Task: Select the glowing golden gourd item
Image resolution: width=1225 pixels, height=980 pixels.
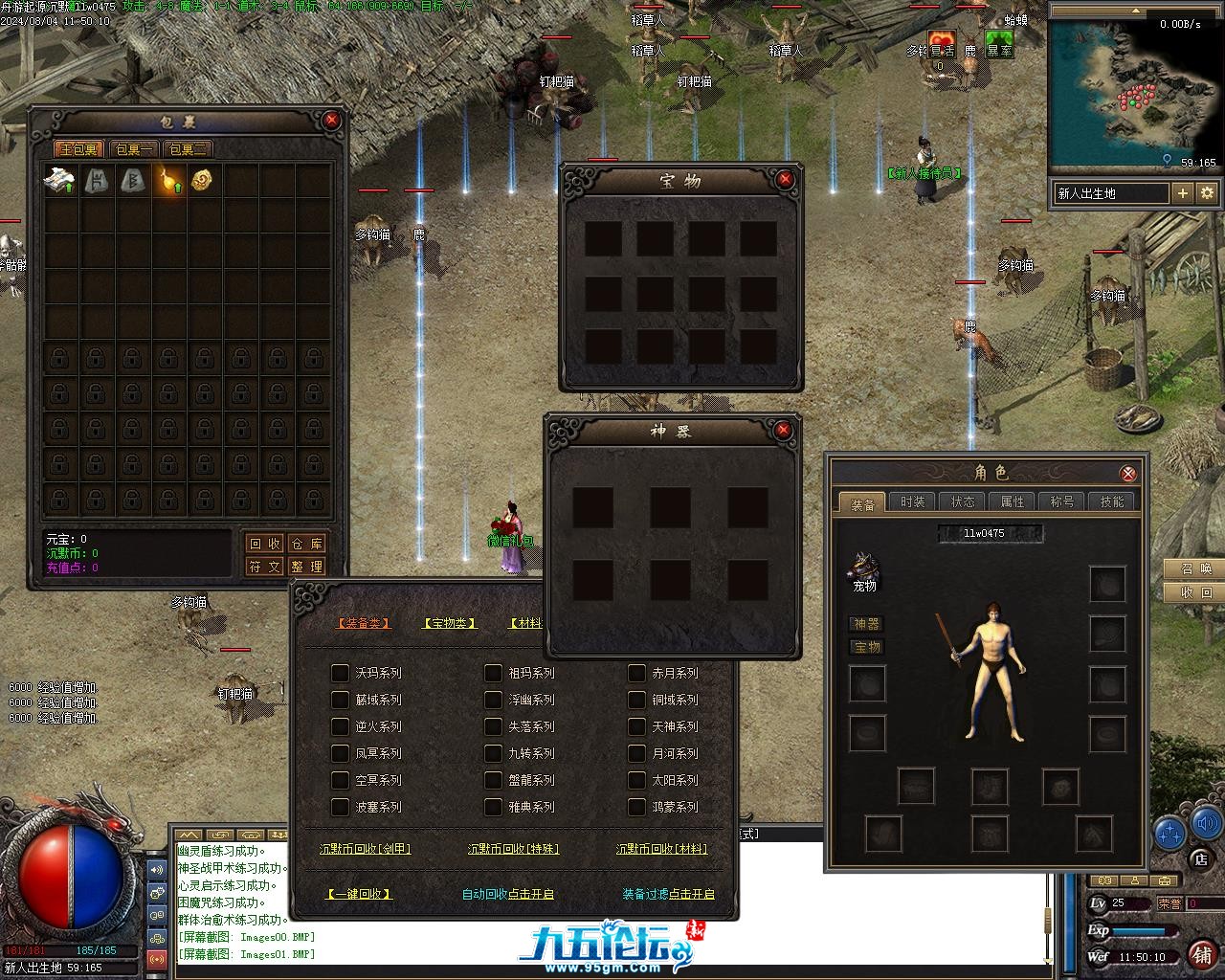Action: [x=168, y=180]
